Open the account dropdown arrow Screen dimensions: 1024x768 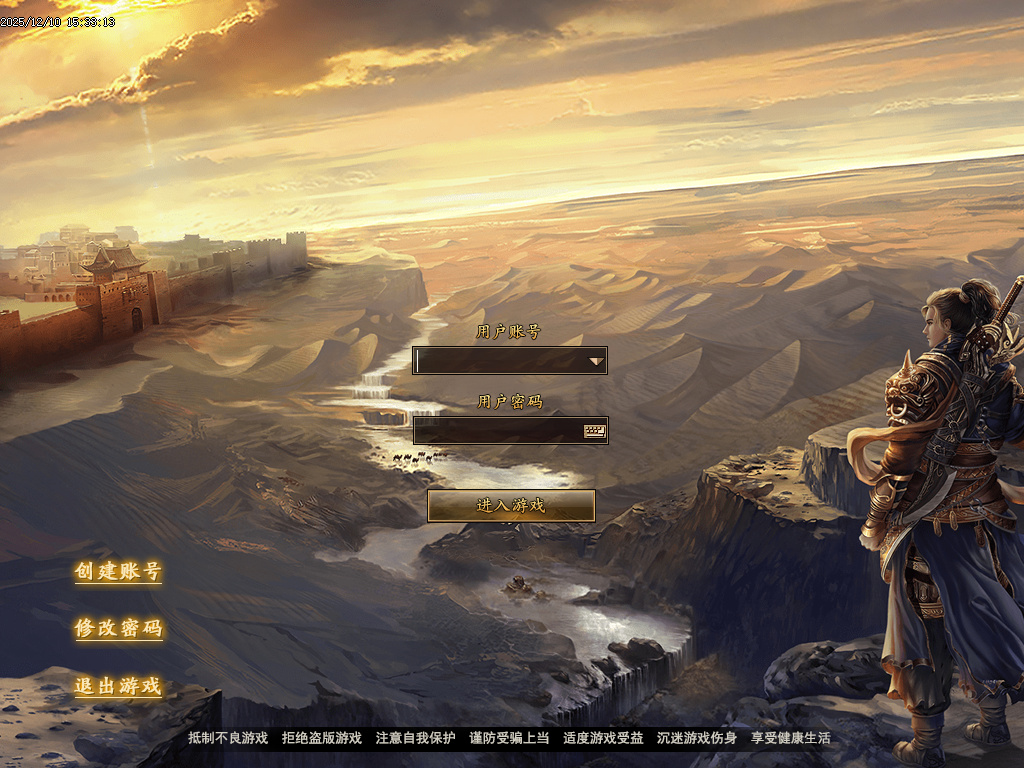coord(596,360)
